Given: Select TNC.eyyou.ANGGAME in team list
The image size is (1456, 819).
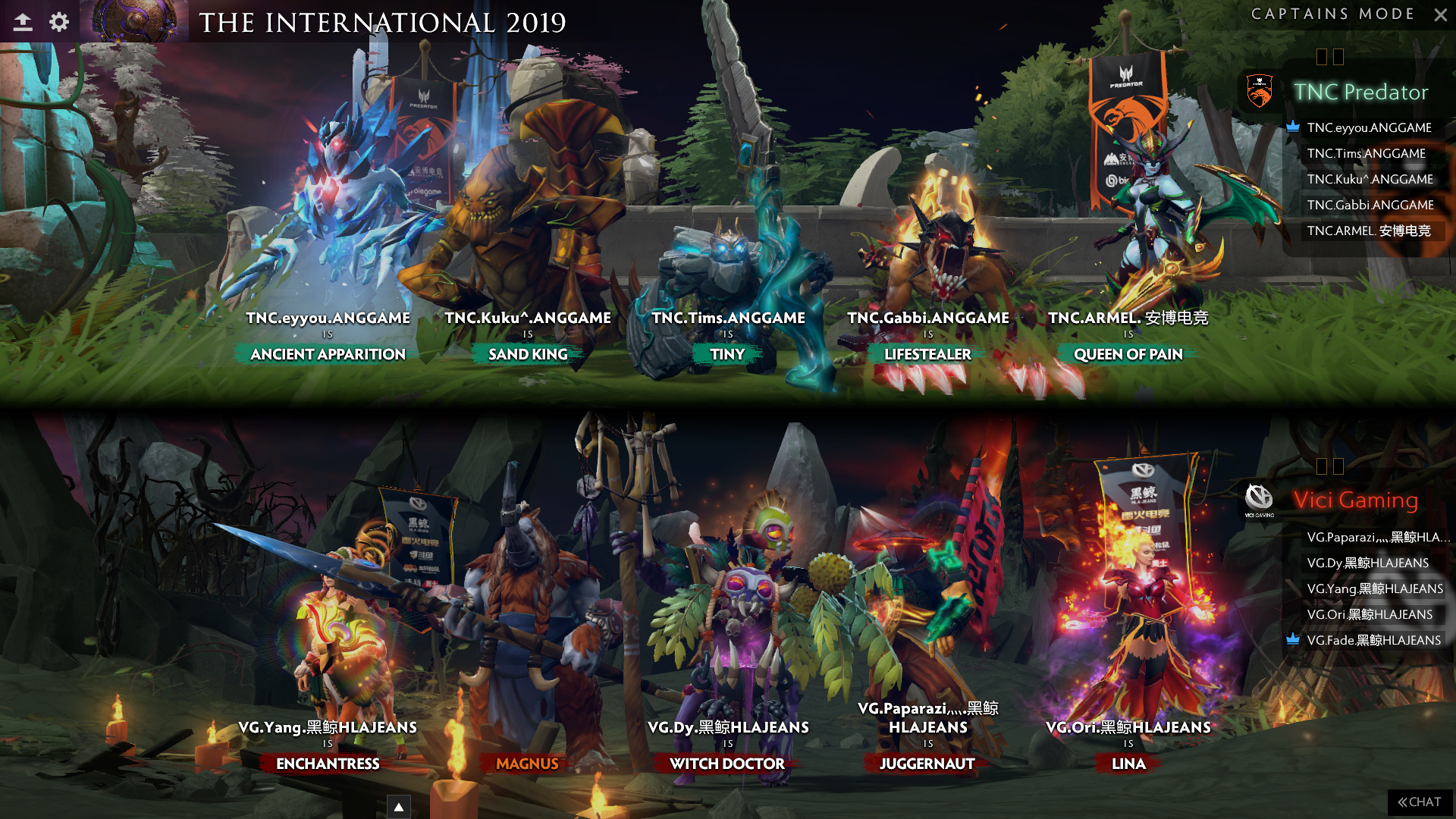Looking at the screenshot, I should coord(1369,127).
